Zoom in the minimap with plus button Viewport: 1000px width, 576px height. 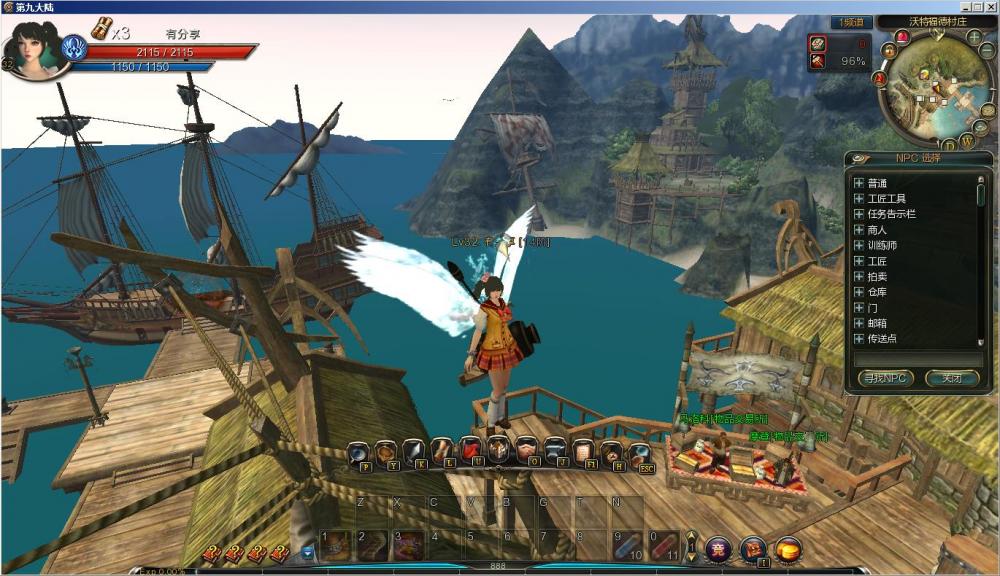point(974,38)
